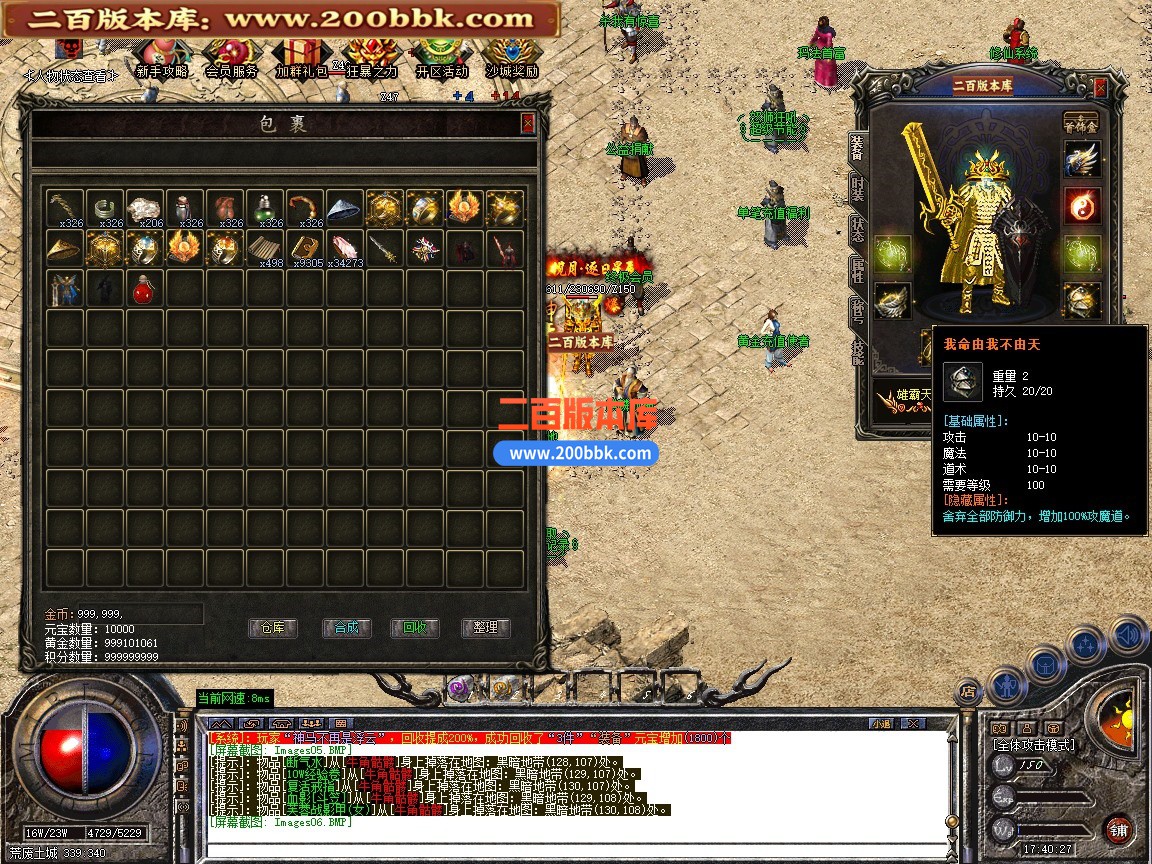Open the 开区活动 server launch events
The width and height of the screenshot is (1152, 864).
[441, 57]
